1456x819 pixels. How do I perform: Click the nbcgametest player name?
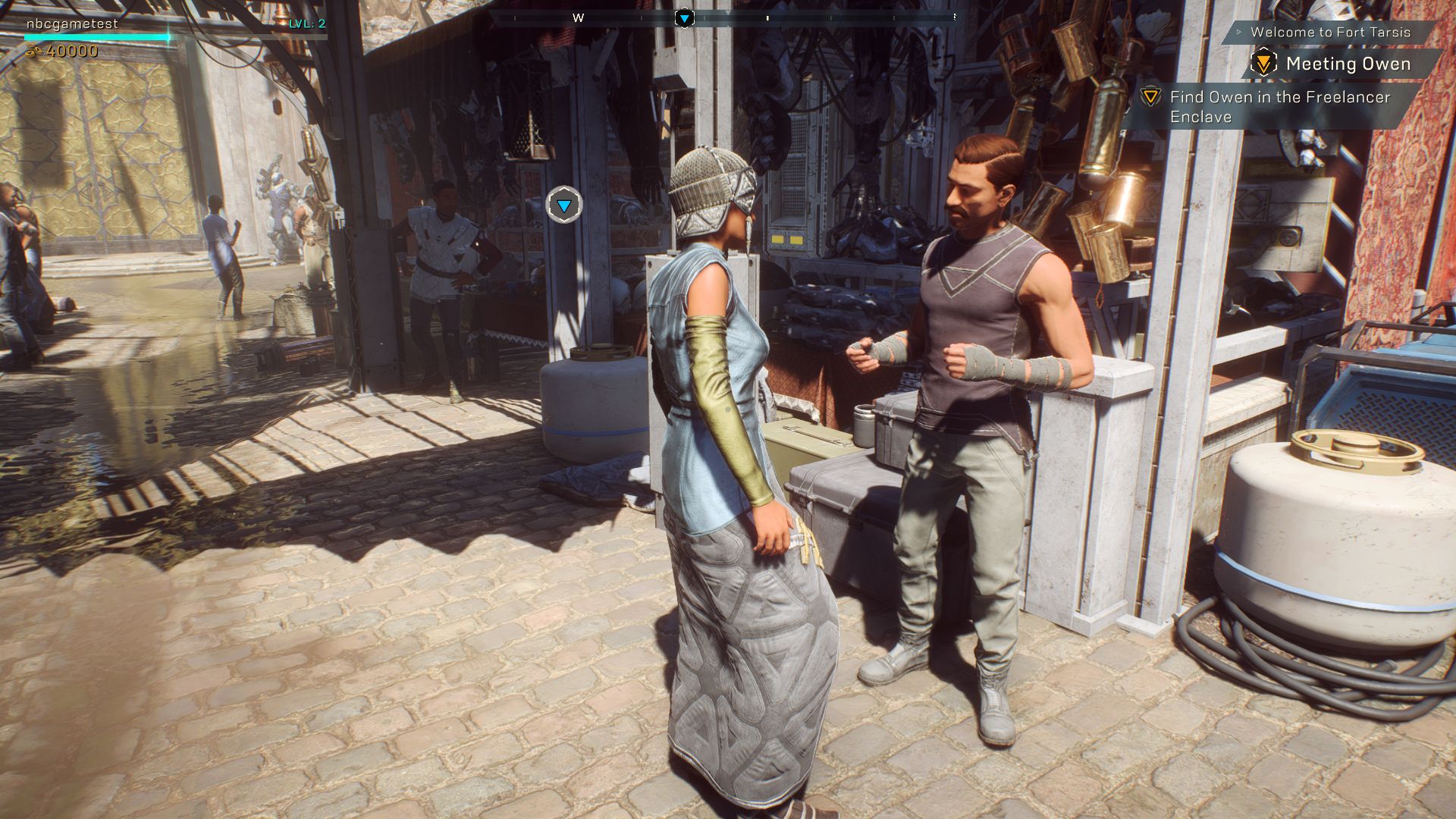point(72,24)
